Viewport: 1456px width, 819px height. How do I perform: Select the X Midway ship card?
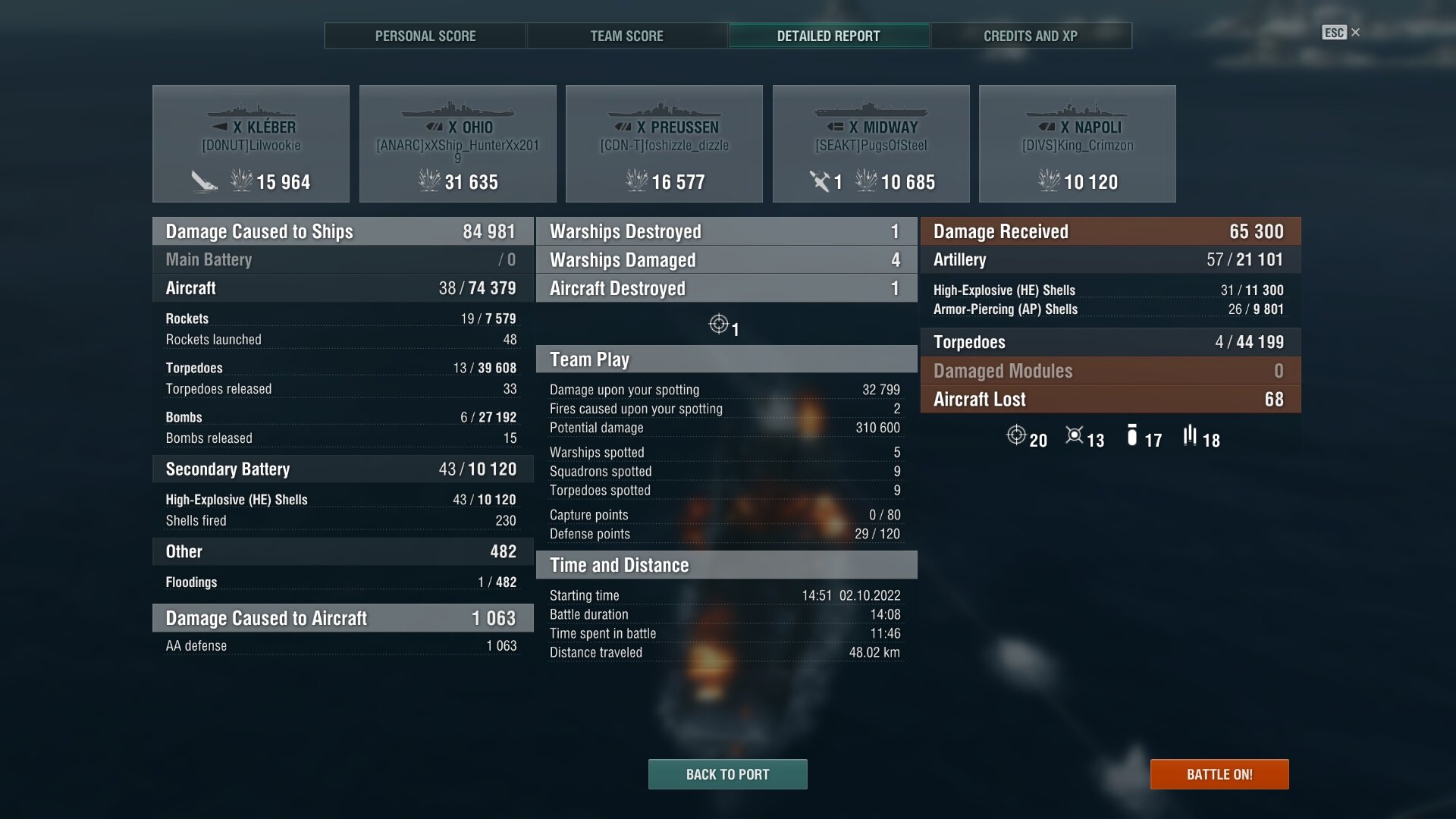click(x=871, y=143)
